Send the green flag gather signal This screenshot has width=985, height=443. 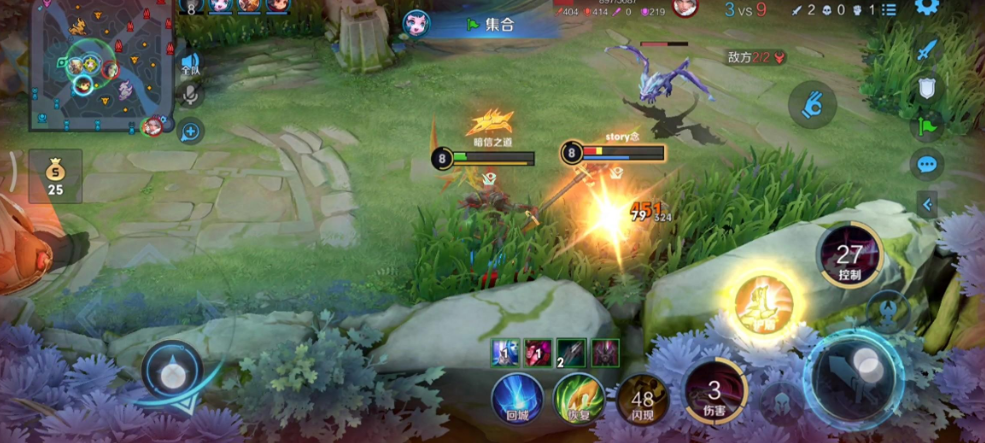point(927,126)
